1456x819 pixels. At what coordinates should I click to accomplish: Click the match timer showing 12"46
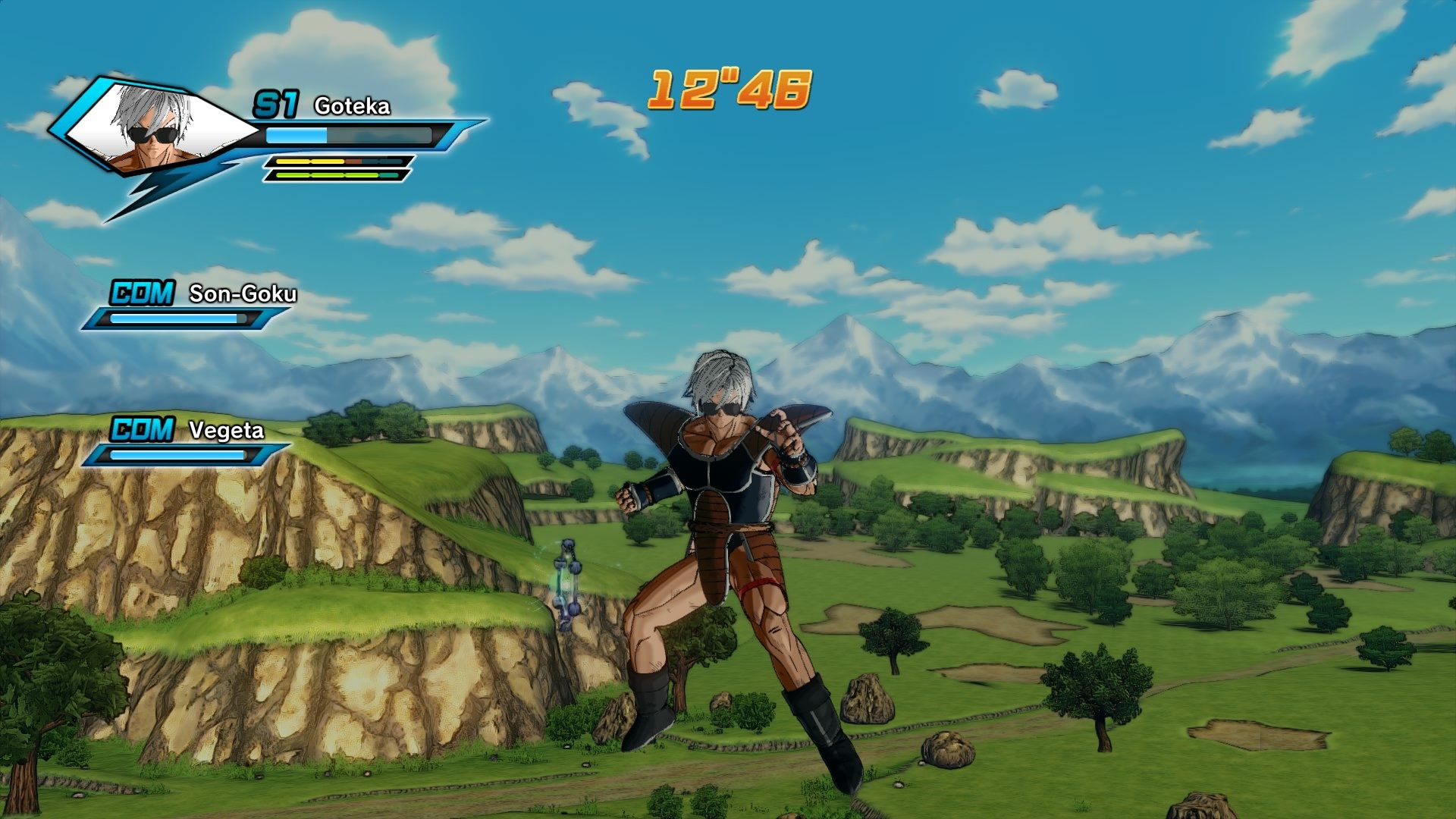click(730, 88)
